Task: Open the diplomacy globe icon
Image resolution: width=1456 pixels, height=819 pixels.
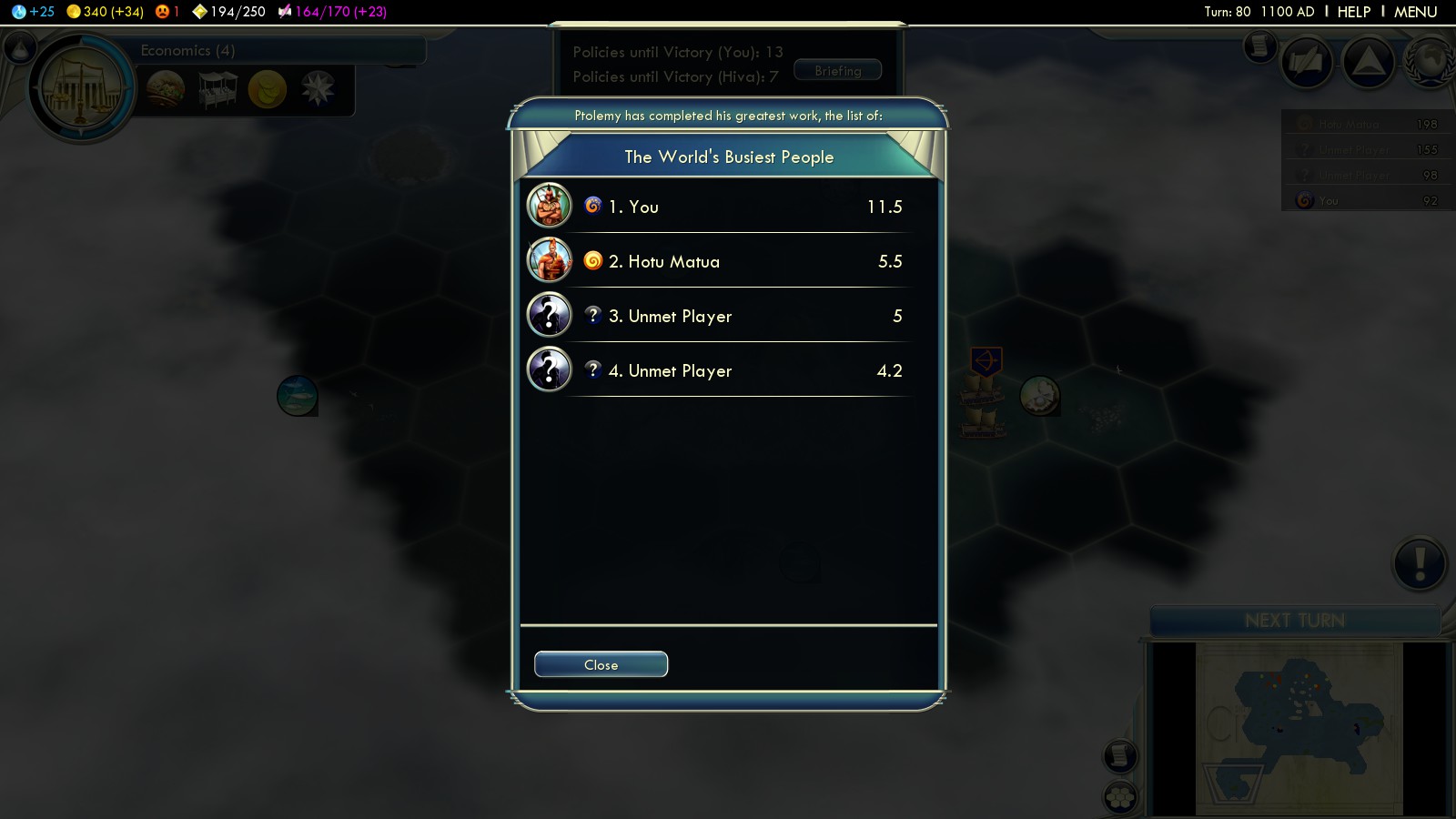Action: (1431, 62)
